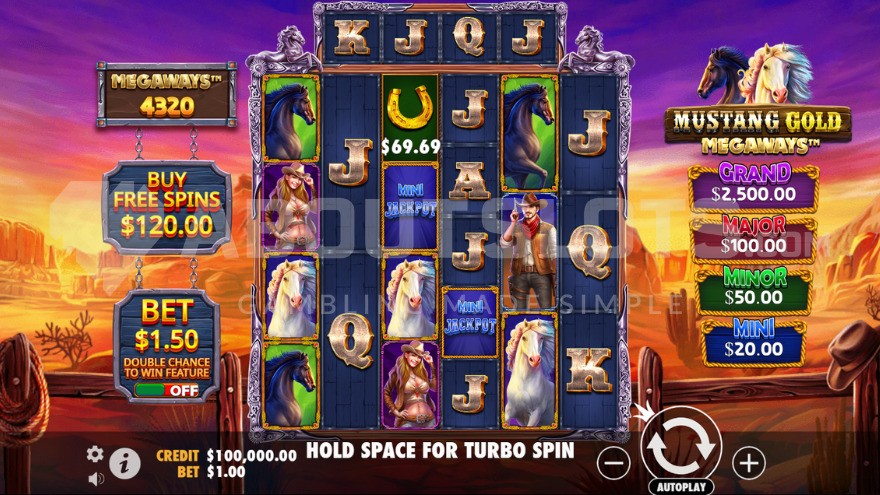Screen dimensions: 880x495
Task: Open the settings gear menu
Action: [95, 454]
